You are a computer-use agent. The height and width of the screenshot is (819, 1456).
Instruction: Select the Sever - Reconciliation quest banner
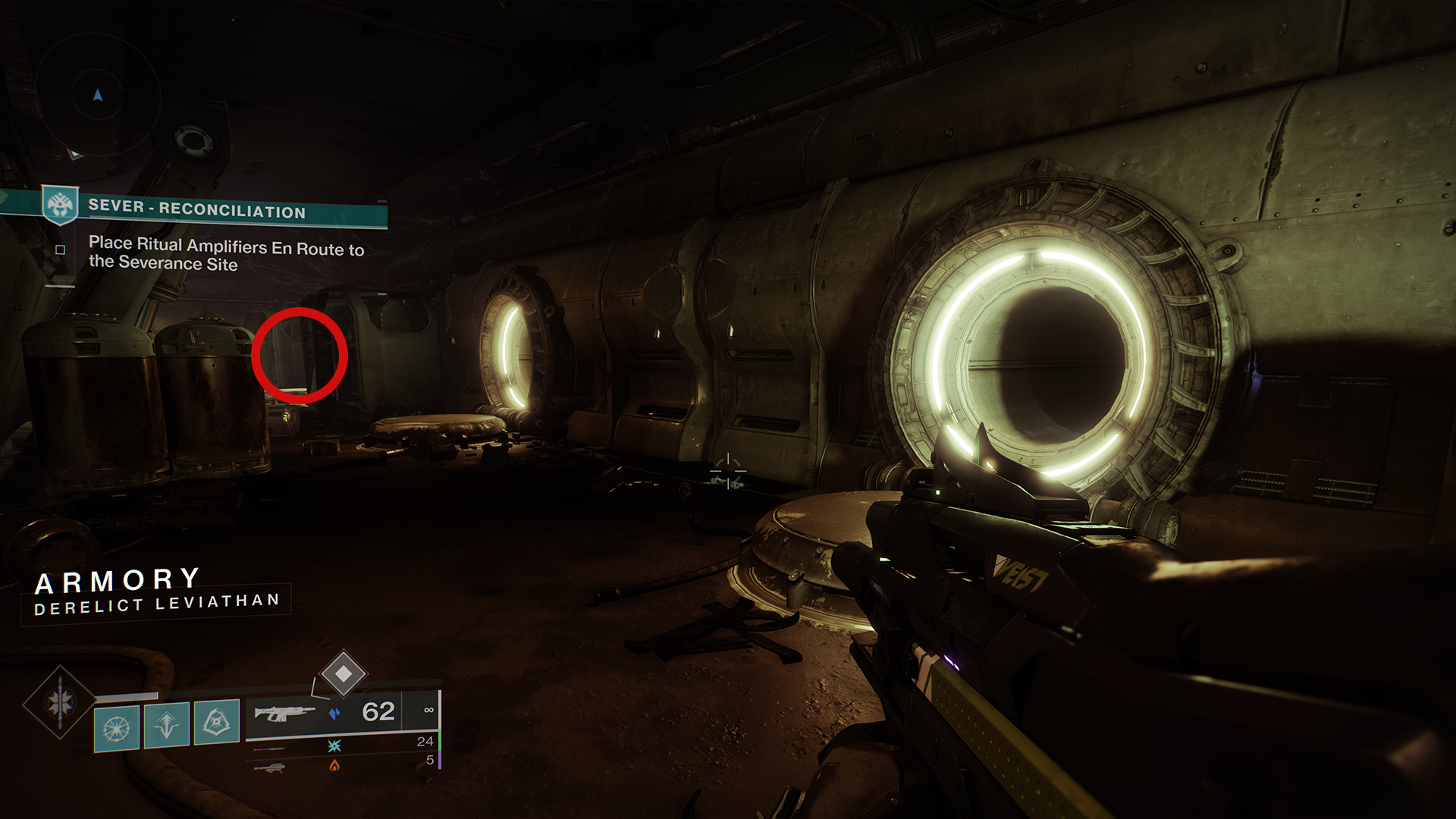click(197, 209)
